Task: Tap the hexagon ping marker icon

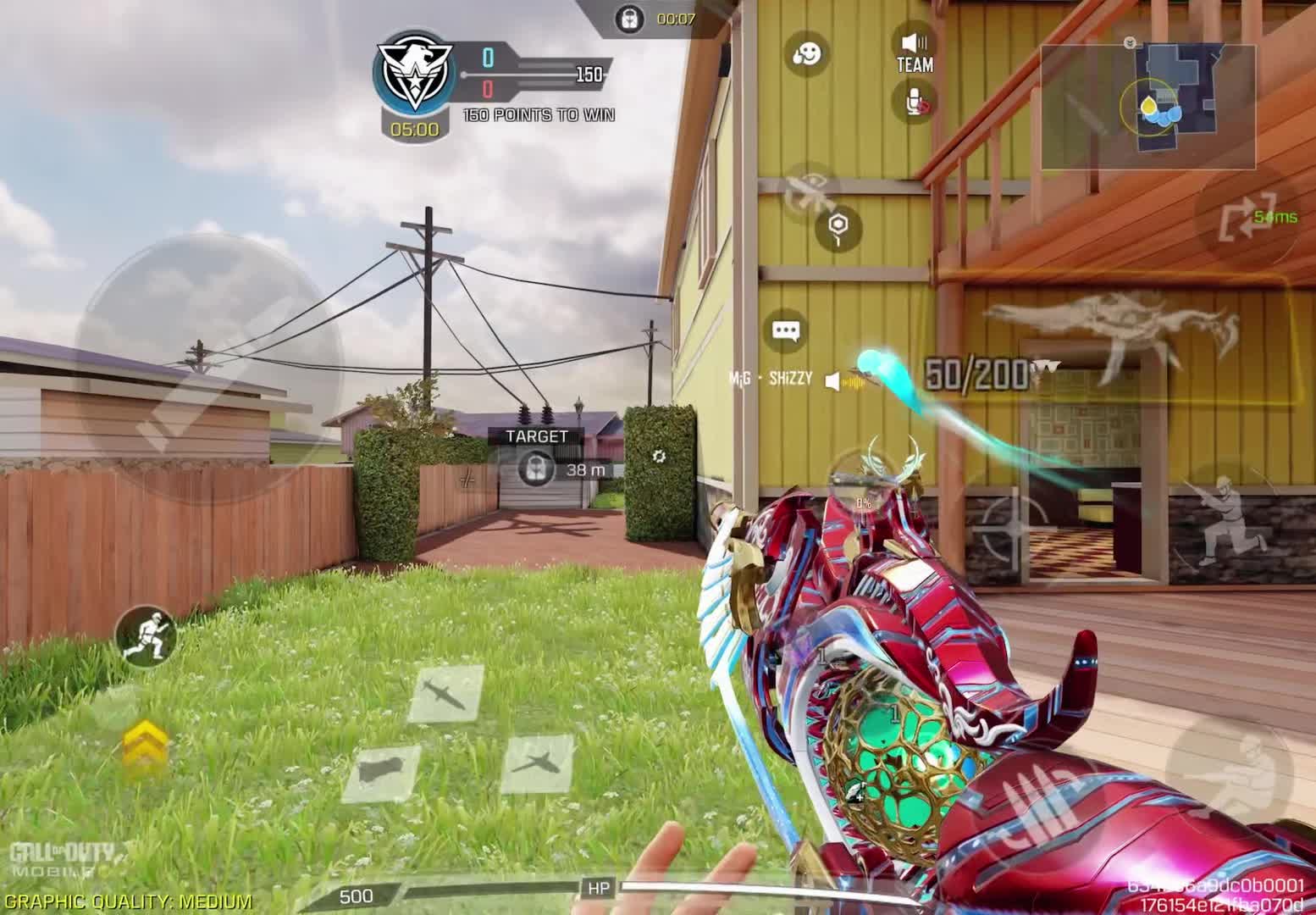Action: point(838,228)
